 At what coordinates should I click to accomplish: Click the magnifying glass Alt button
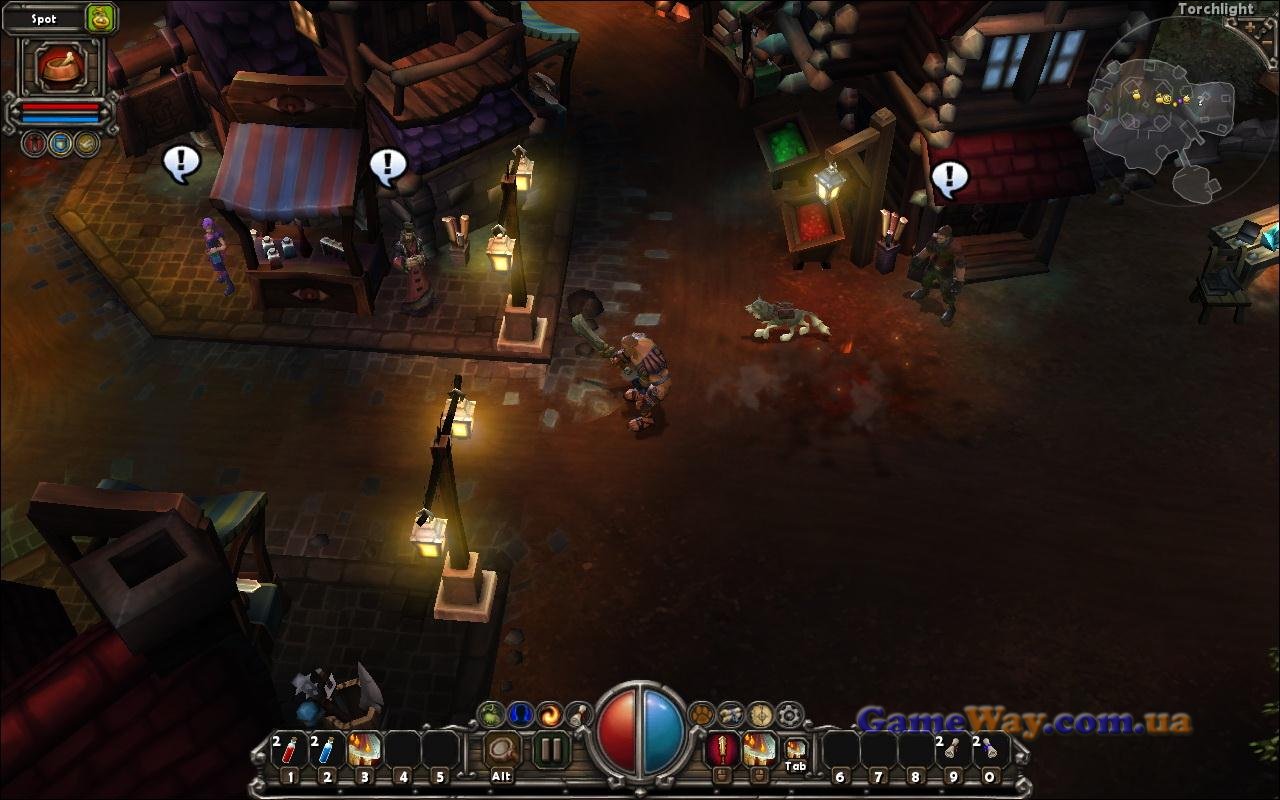coord(502,750)
